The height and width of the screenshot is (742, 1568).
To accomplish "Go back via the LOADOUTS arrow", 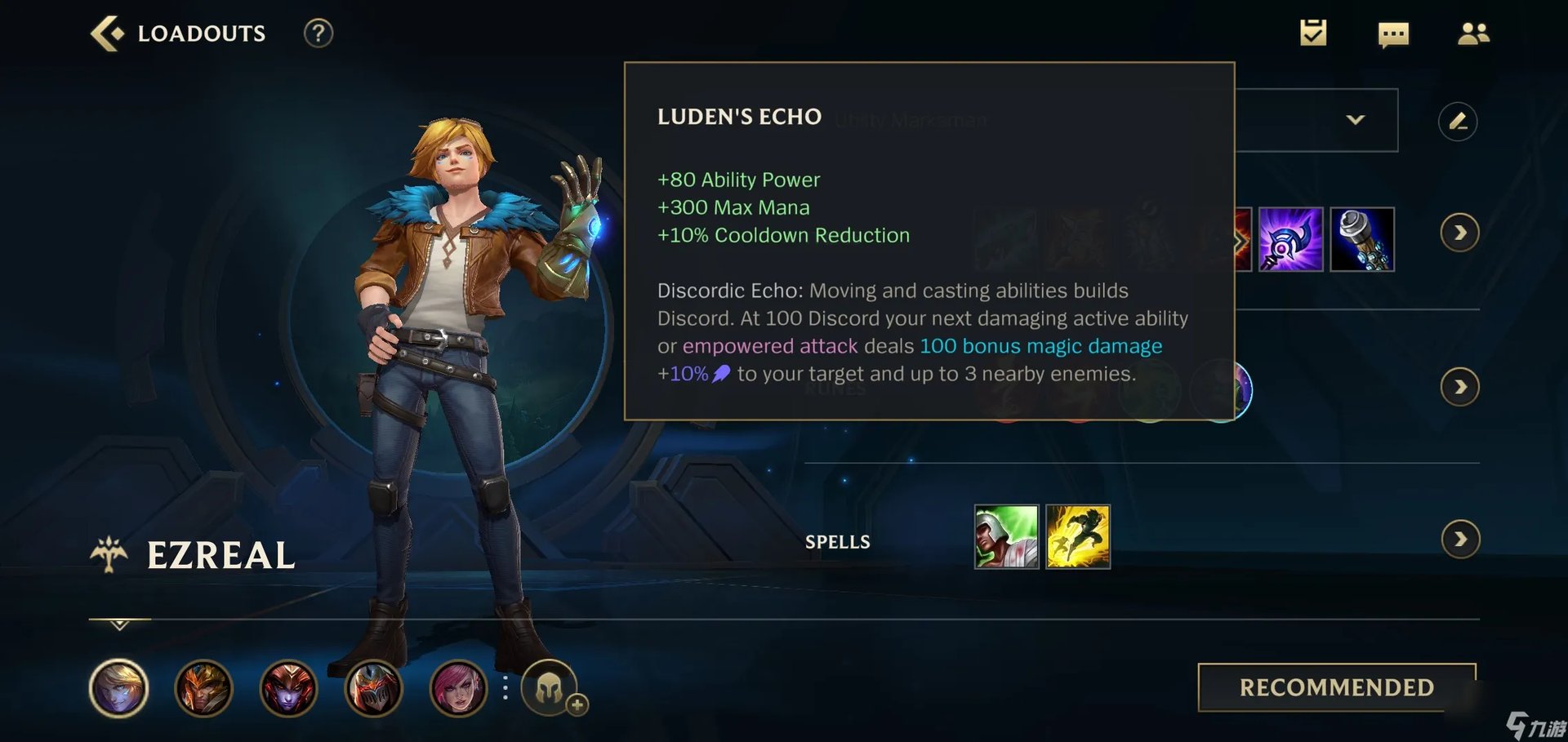I will pyautogui.click(x=109, y=33).
